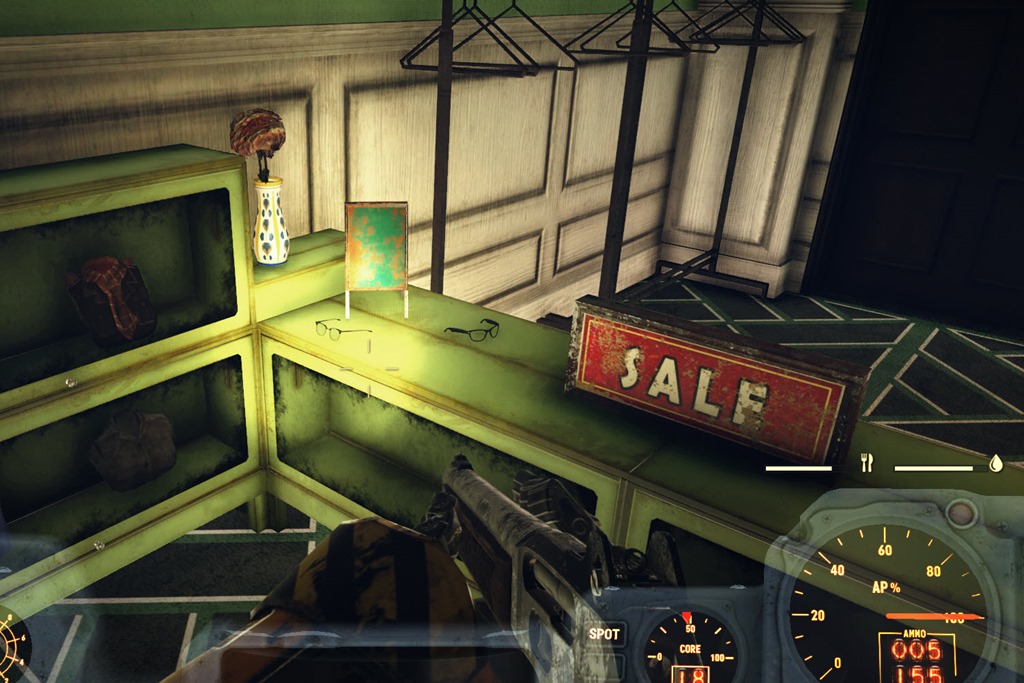Click the water drop thirst icon
Viewport: 1024px width, 683px height.
(995, 463)
